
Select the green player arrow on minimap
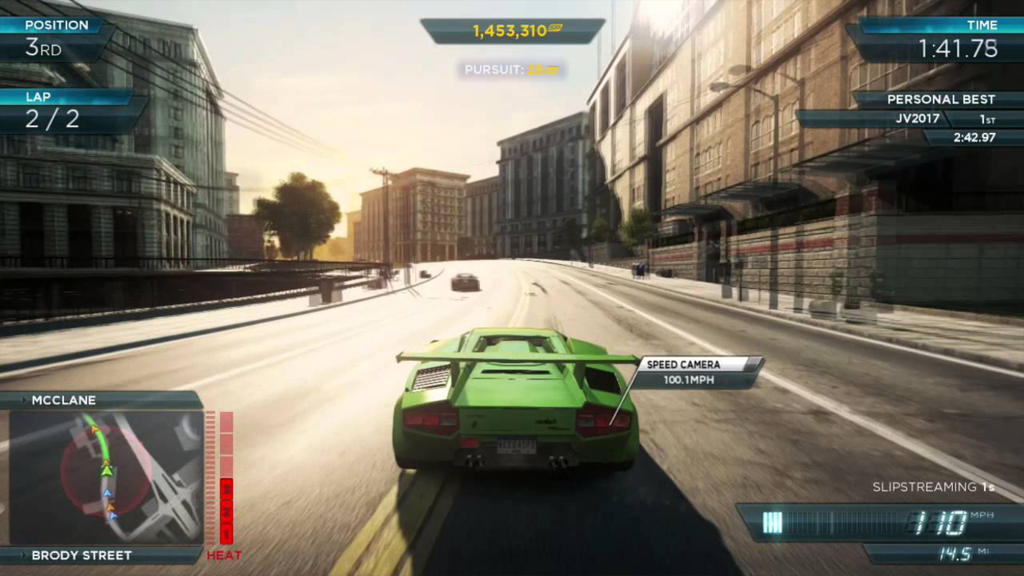click(106, 469)
